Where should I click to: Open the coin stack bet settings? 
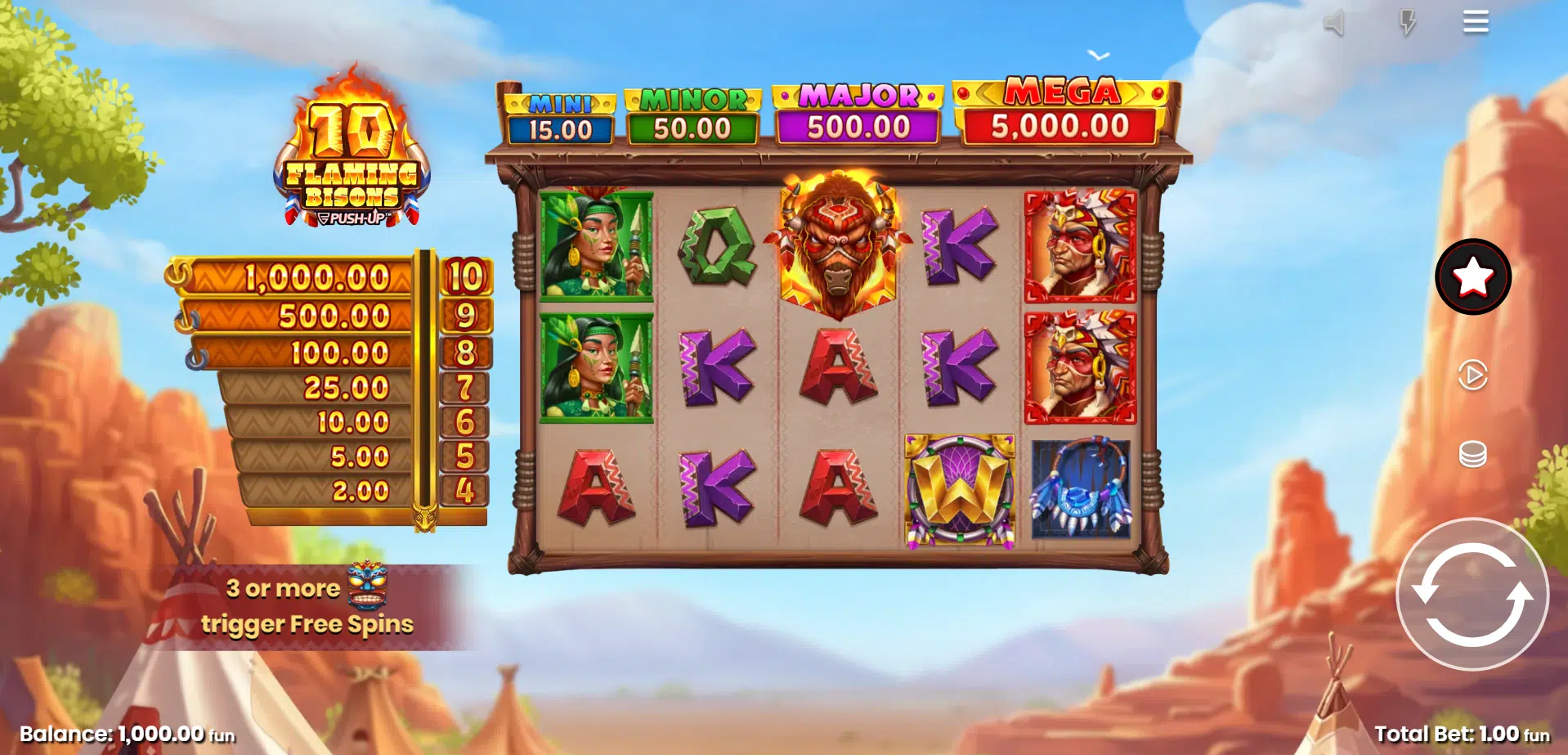[1472, 453]
